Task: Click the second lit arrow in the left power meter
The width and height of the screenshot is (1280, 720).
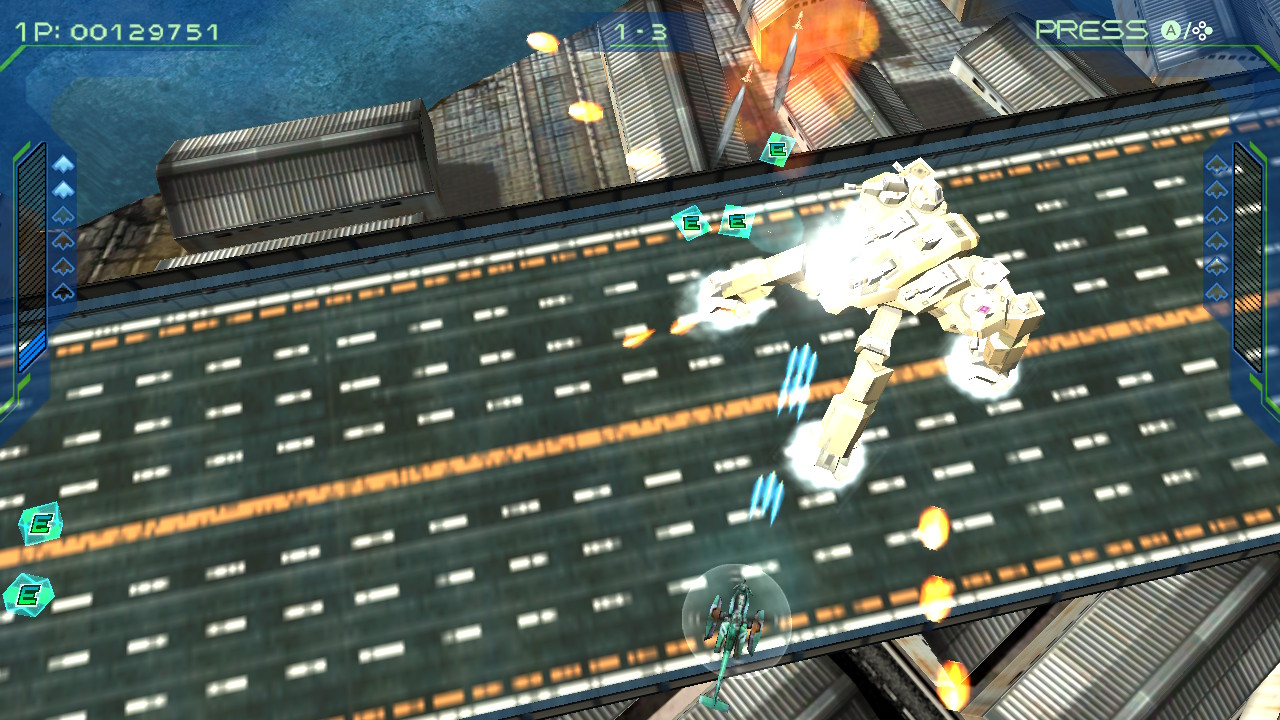Action: (x=62, y=189)
